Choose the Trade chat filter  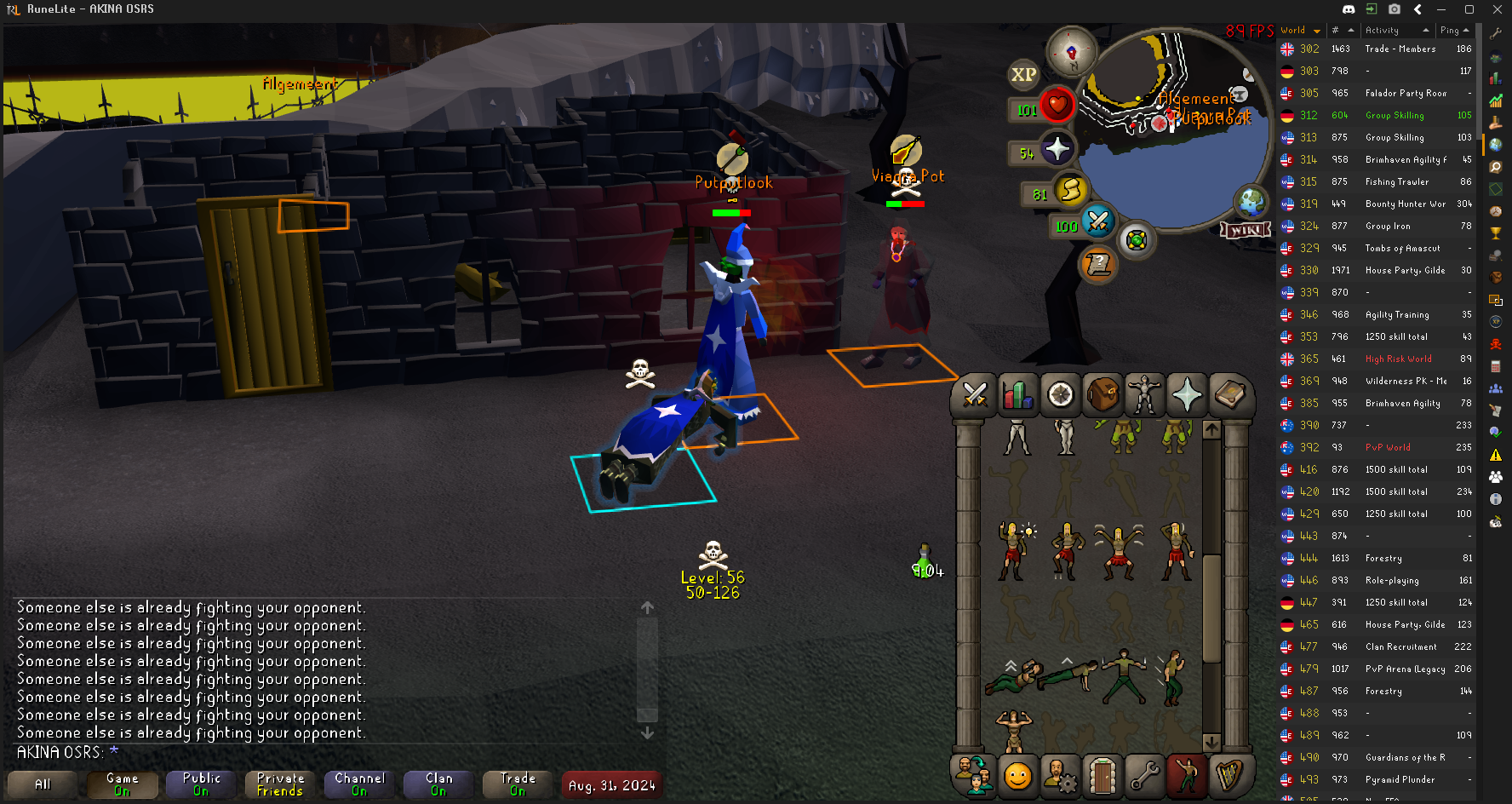coord(518,784)
